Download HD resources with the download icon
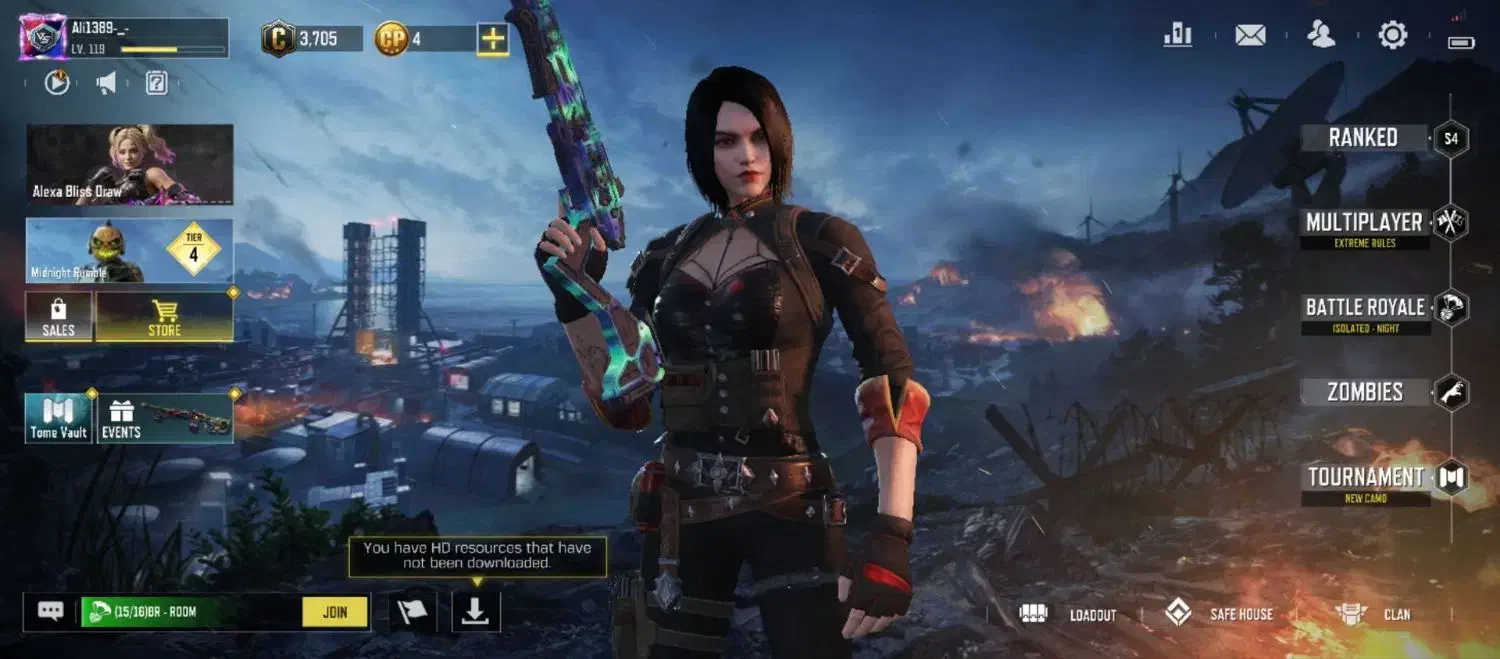 click(476, 612)
